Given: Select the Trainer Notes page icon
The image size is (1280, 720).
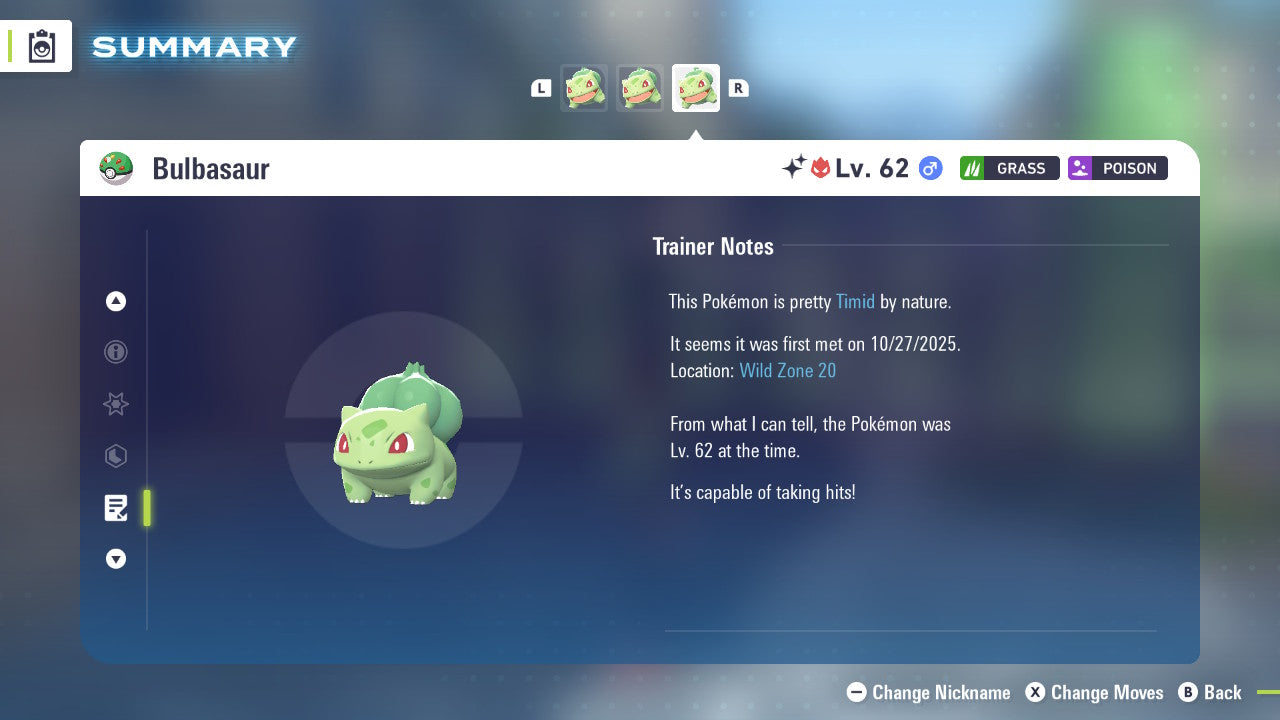Looking at the screenshot, I should 115,508.
